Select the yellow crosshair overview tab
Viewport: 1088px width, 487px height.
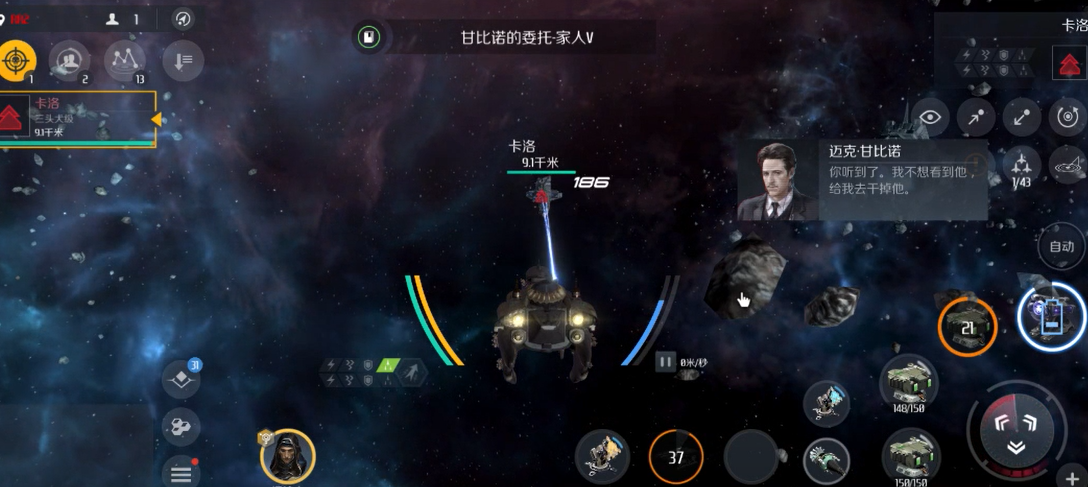(x=17, y=62)
